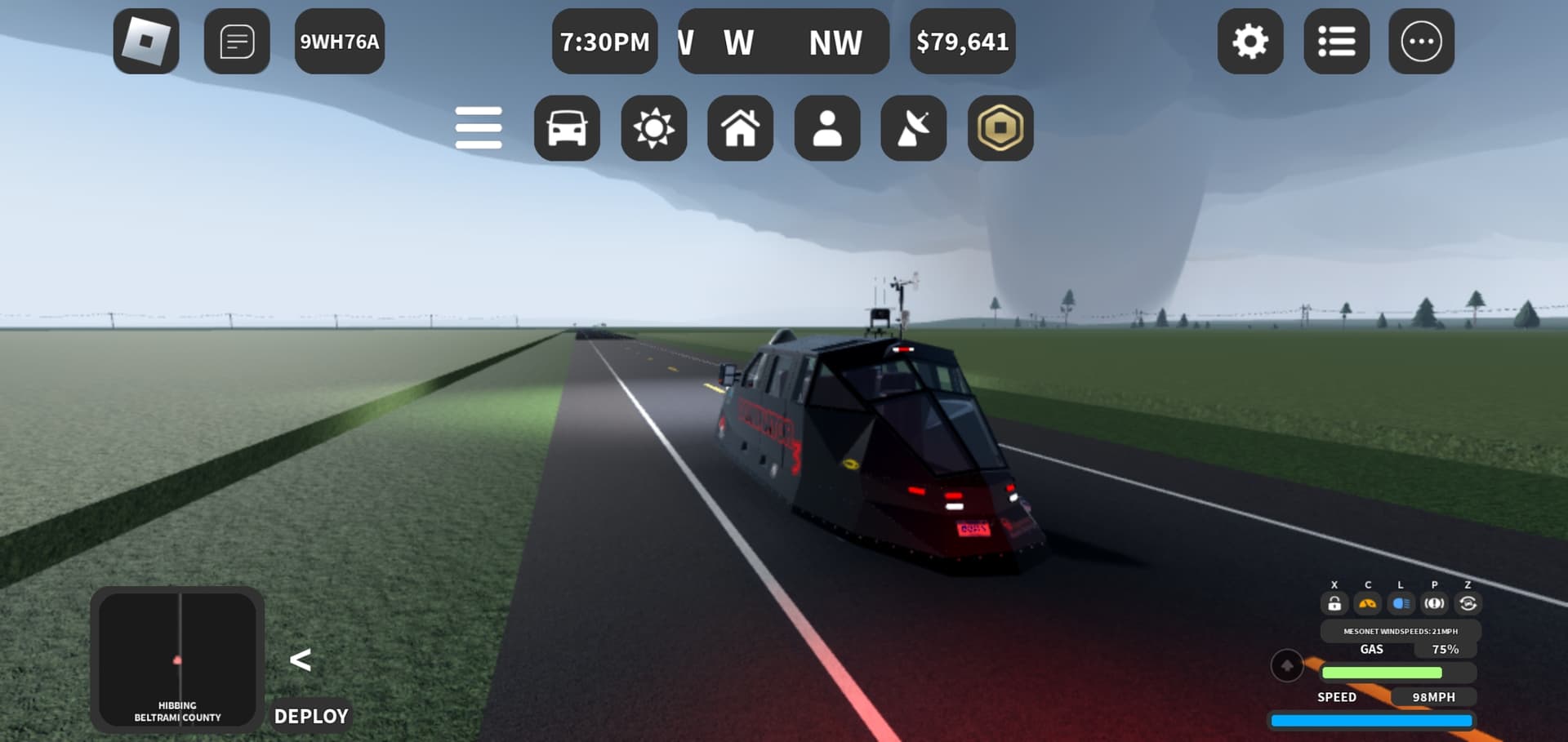Click the flip vehicle icon under Z
The width and height of the screenshot is (1568, 742).
tap(1467, 602)
